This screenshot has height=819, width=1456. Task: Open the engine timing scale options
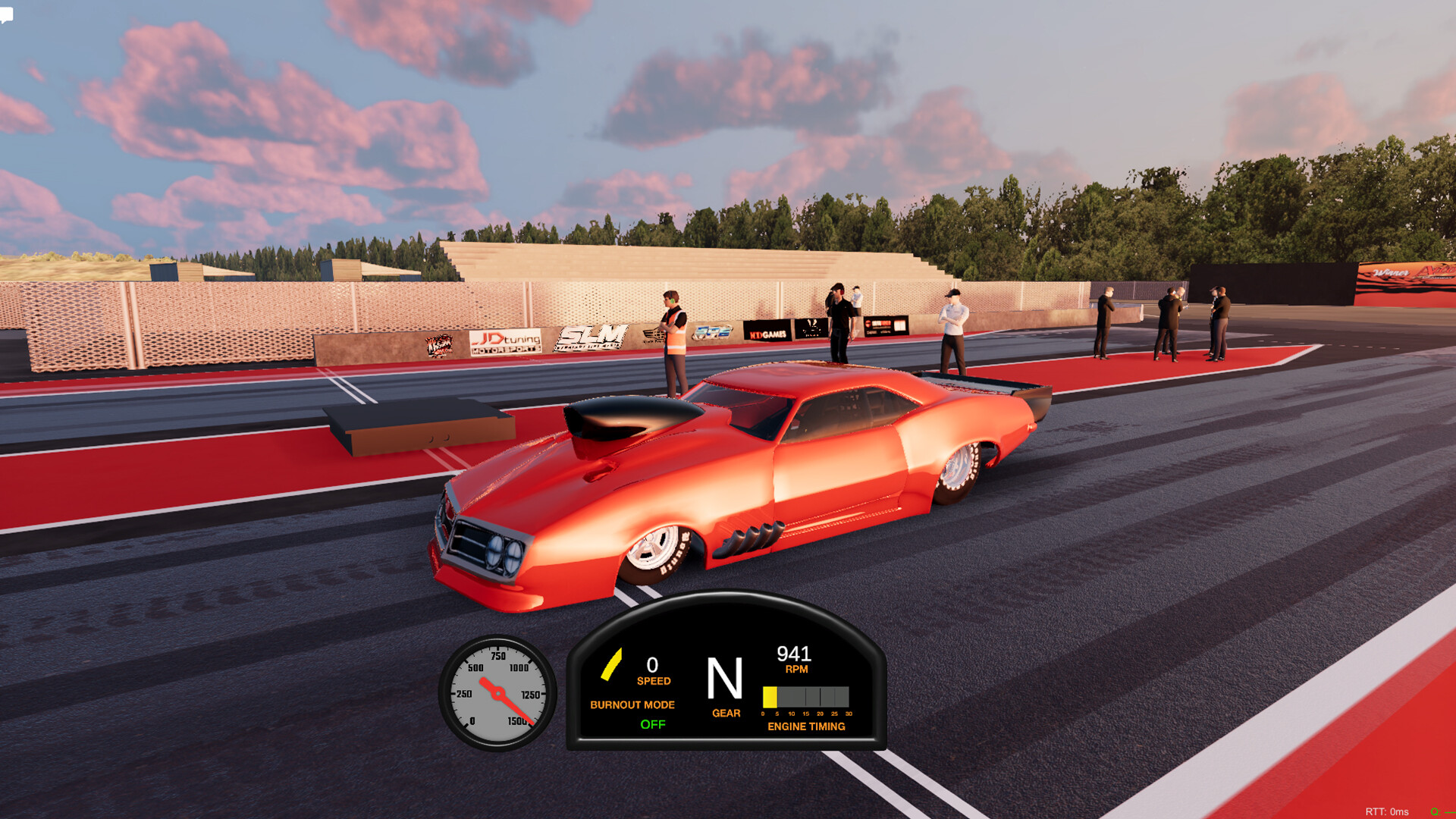[x=805, y=713]
